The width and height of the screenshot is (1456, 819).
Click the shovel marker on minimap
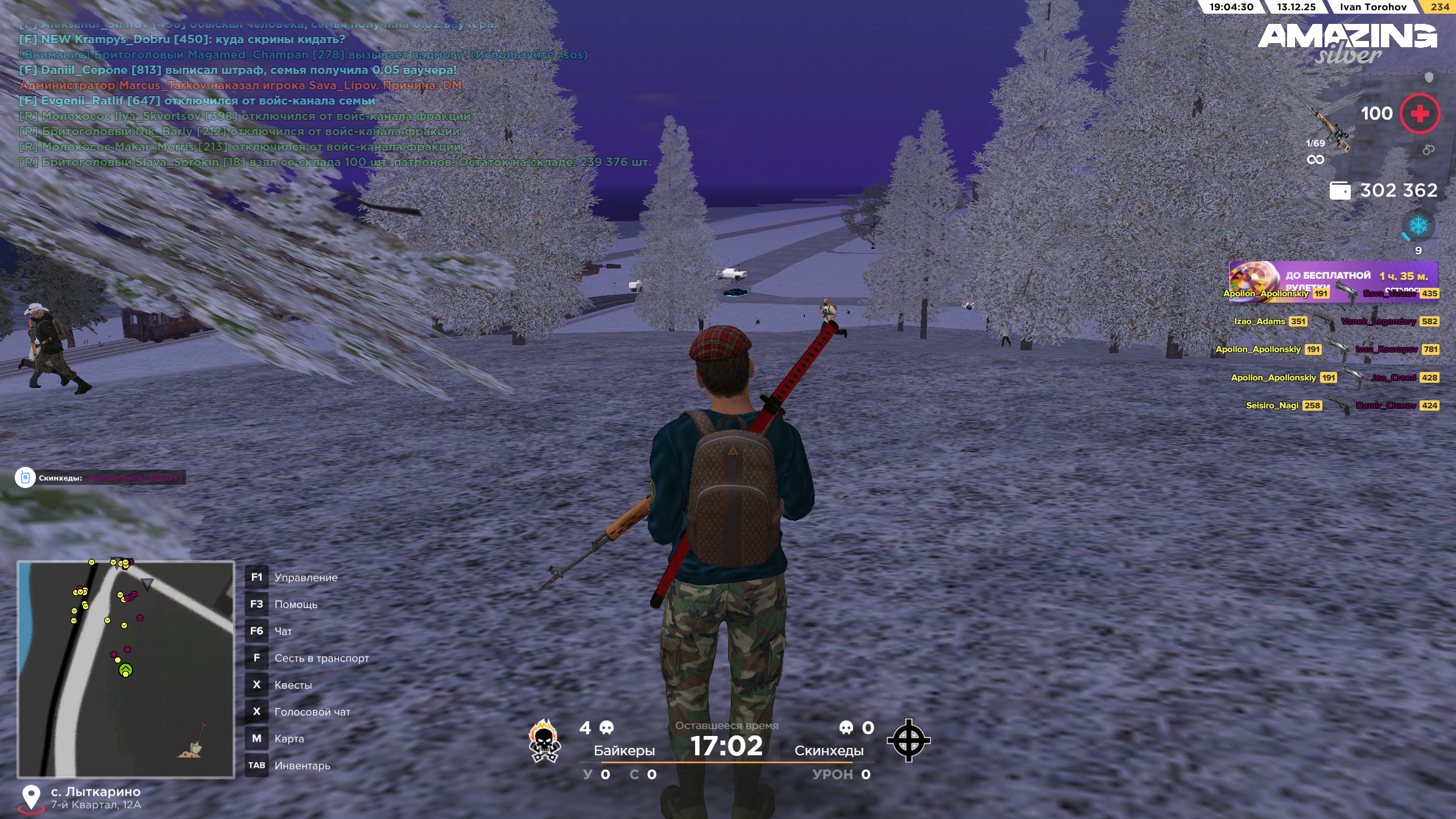(192, 742)
